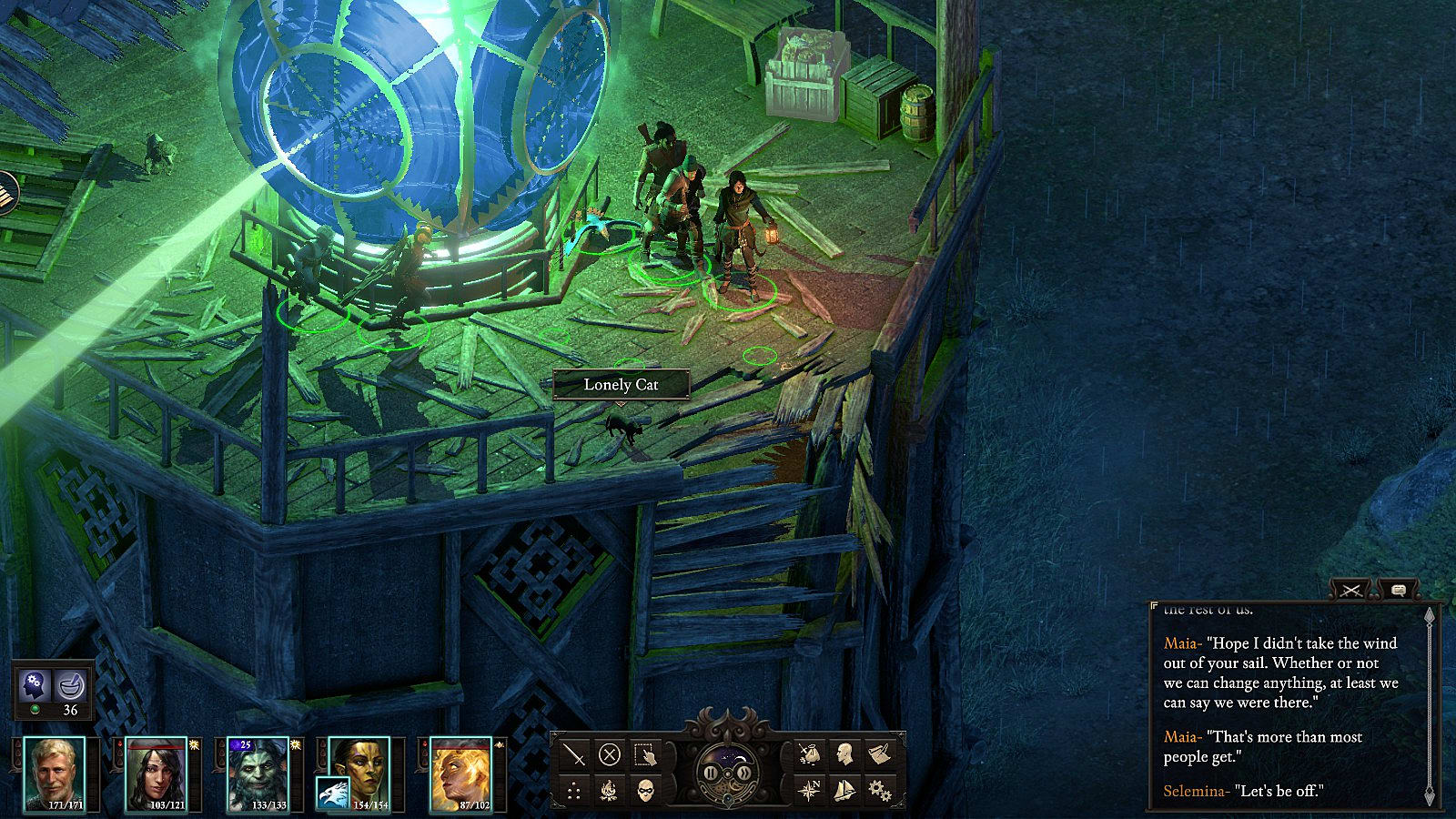Click the sword attack command button
1456x819 pixels.
click(574, 754)
